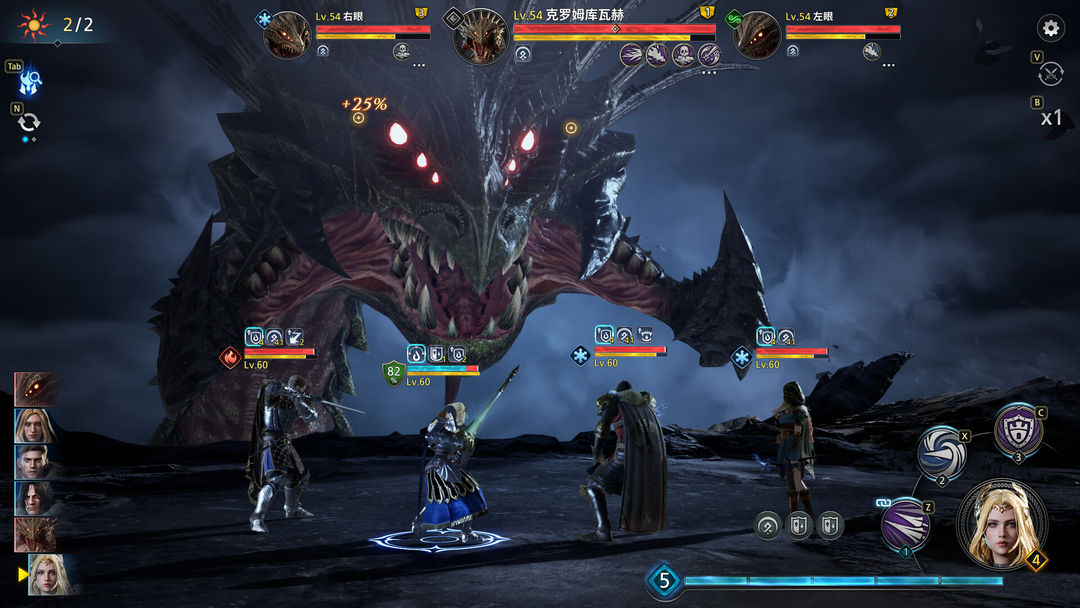Click the sun phase indicator icon
This screenshot has height=608, width=1080.
[x=34, y=23]
